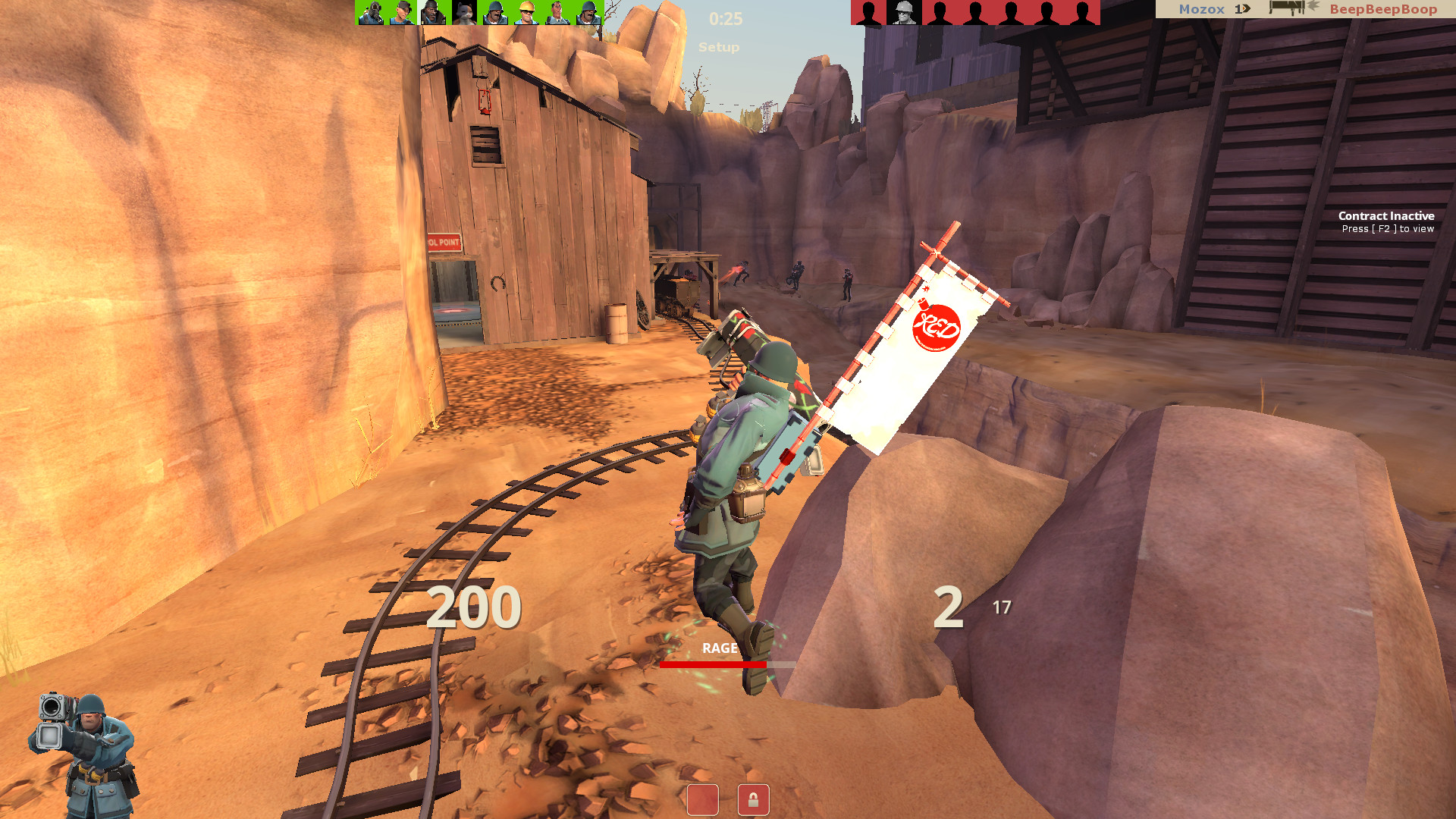Click the BeepBeepBoop name in the kill feed
The width and height of the screenshot is (1456, 819).
pyautogui.click(x=1384, y=10)
